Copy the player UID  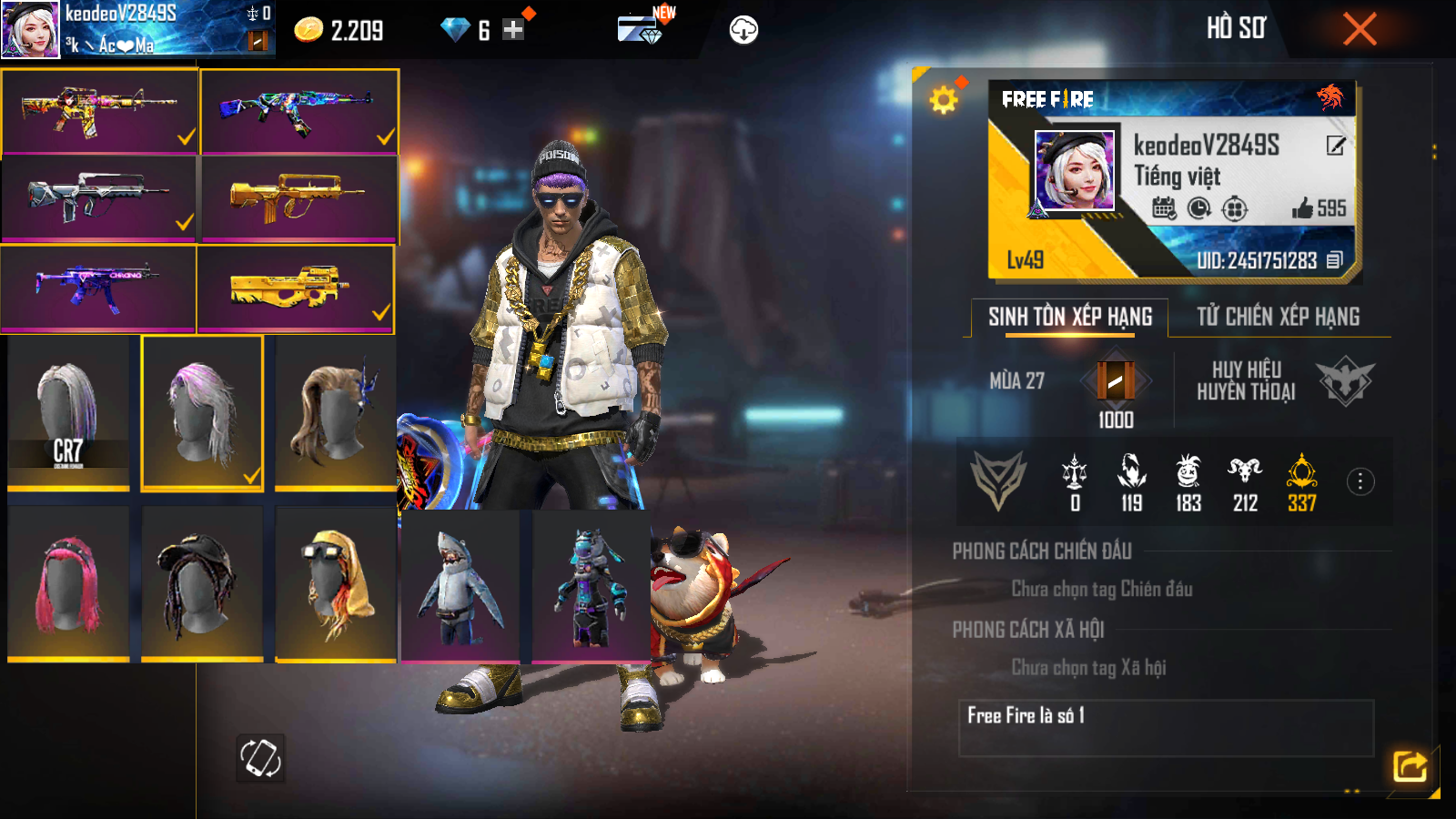point(1335,260)
